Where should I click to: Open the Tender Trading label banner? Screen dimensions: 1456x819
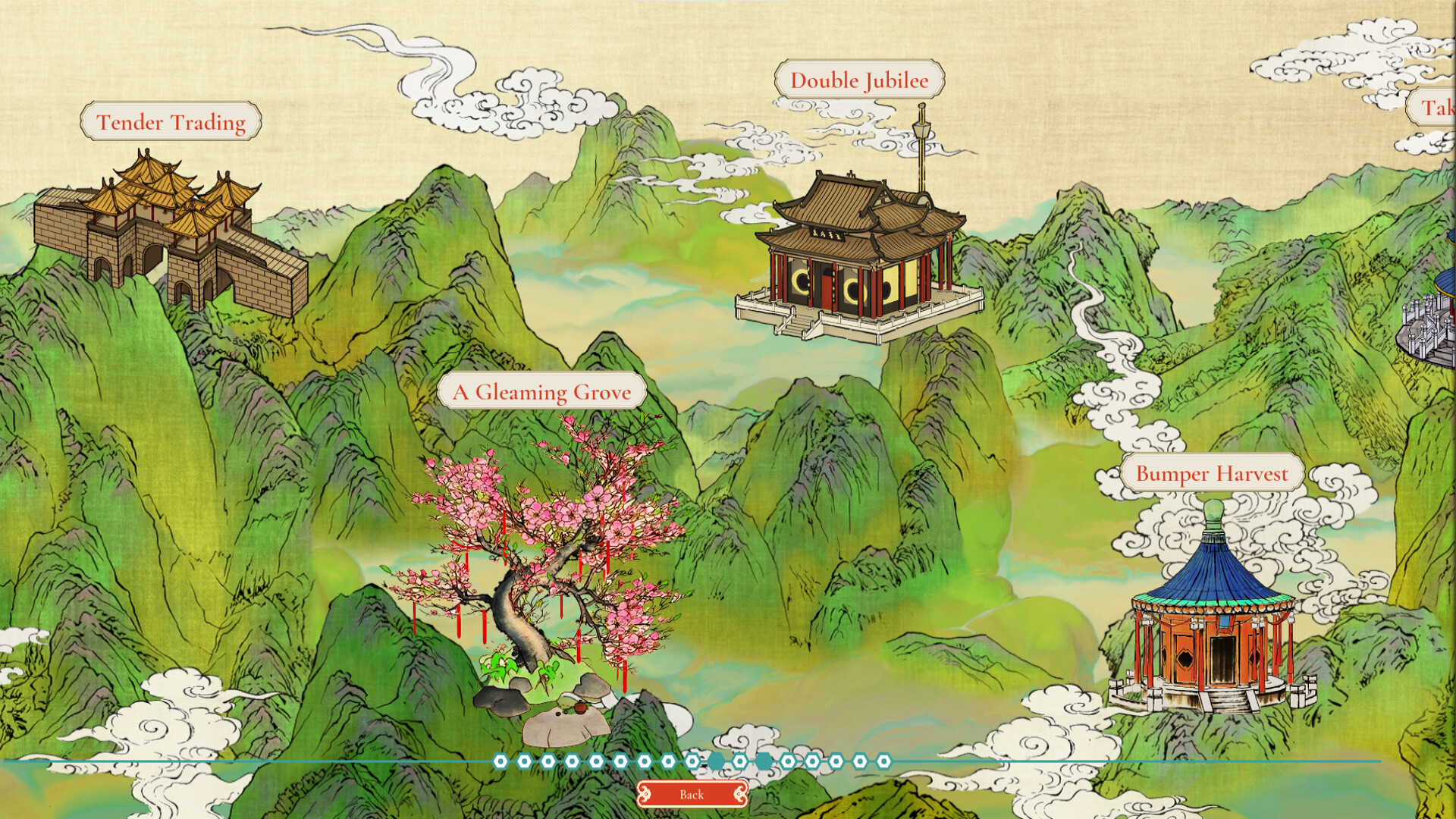[x=170, y=120]
